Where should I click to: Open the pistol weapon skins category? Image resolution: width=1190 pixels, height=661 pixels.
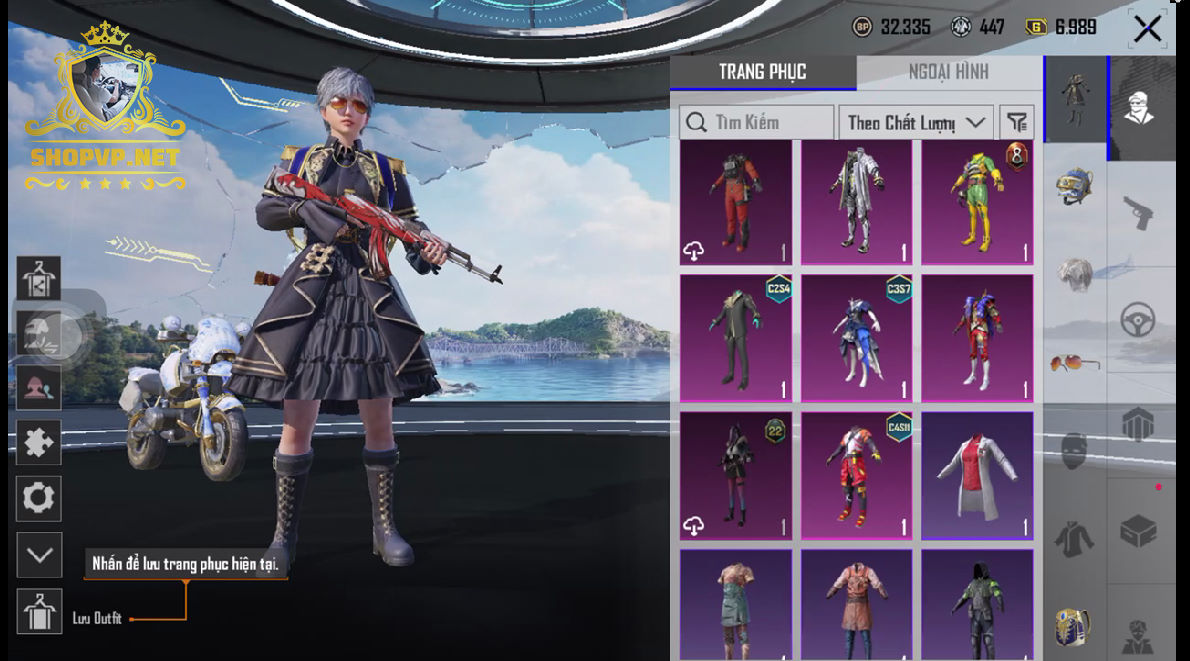coord(1139,211)
